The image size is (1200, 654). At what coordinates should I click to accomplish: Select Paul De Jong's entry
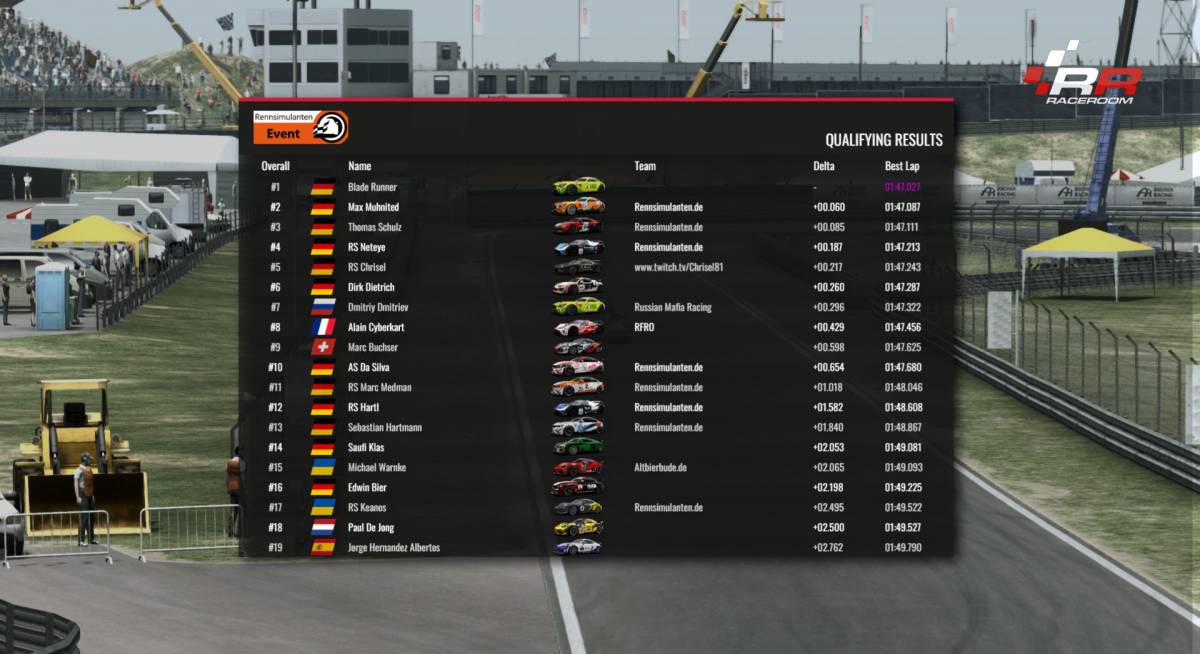click(372, 527)
